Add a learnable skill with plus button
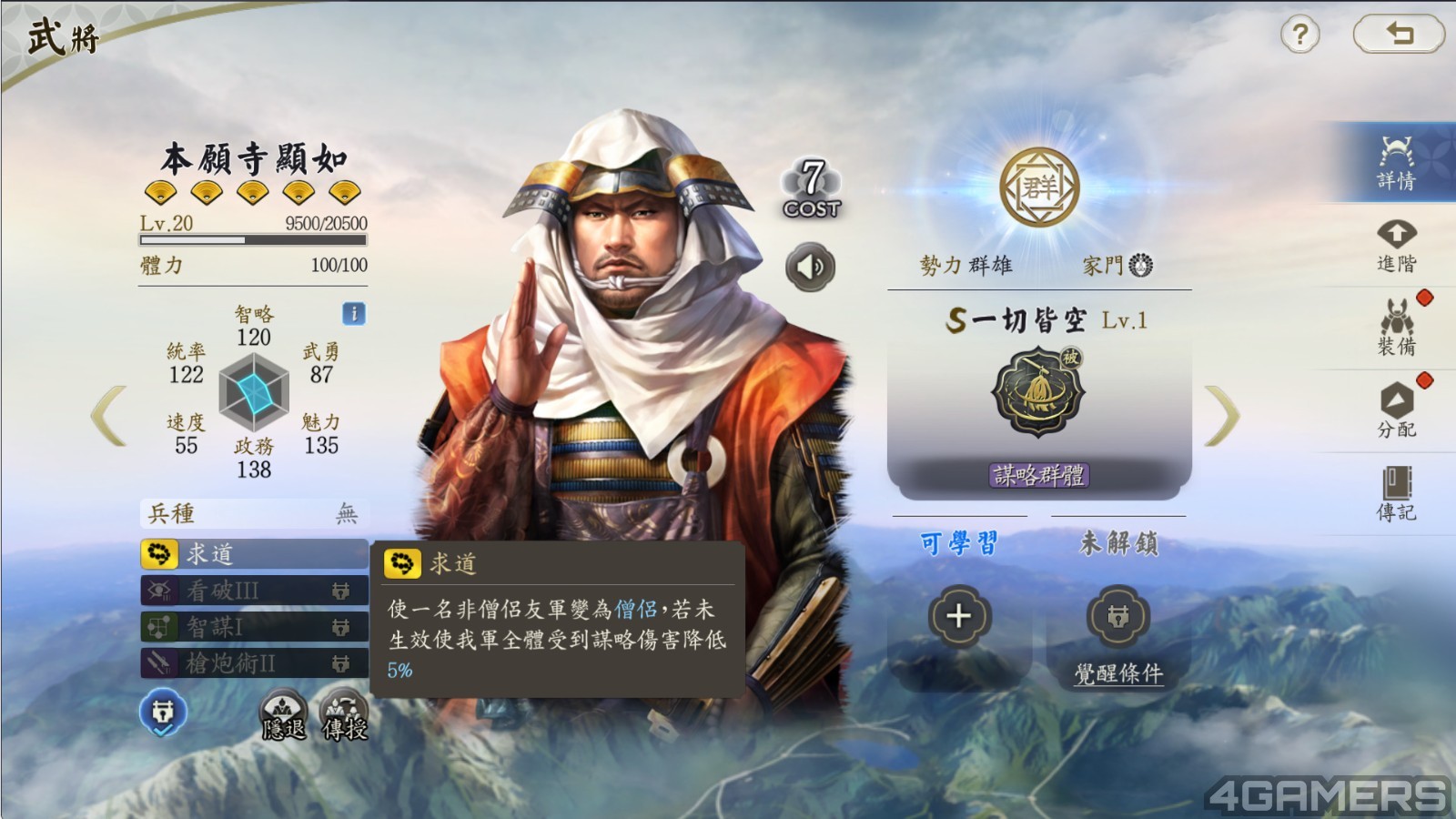 tap(958, 616)
